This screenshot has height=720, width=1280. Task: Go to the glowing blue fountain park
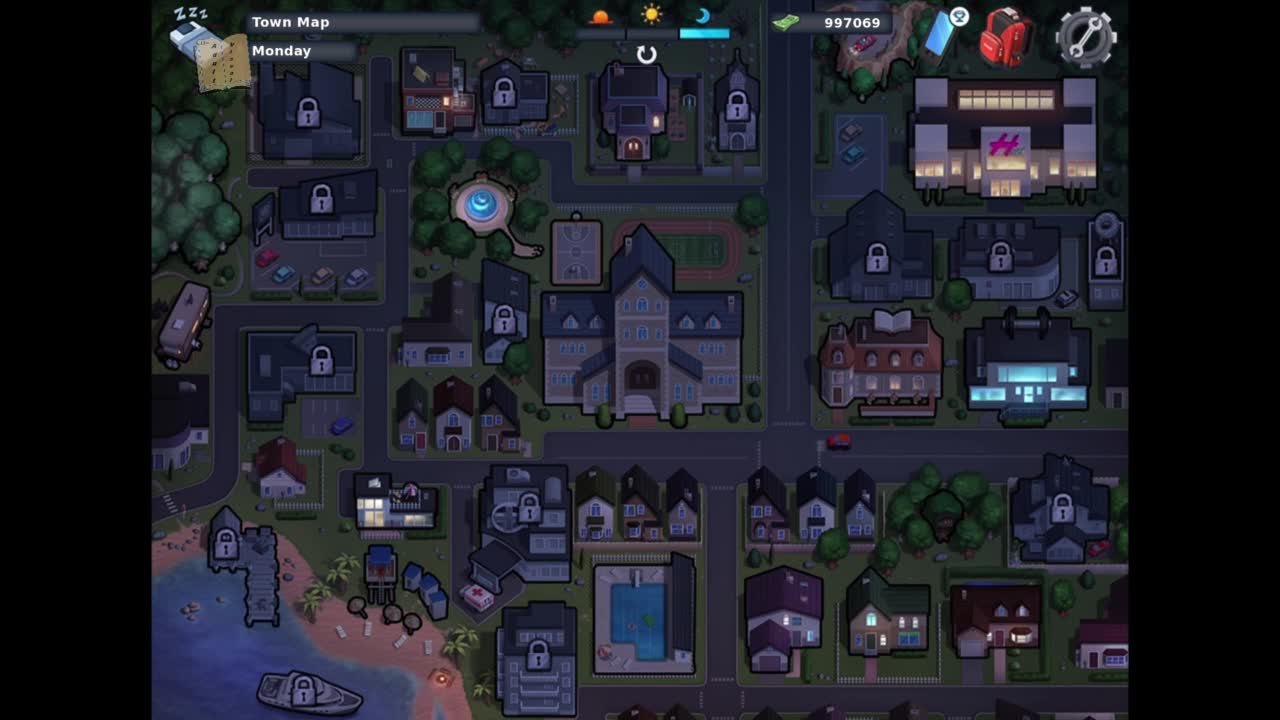pos(482,205)
